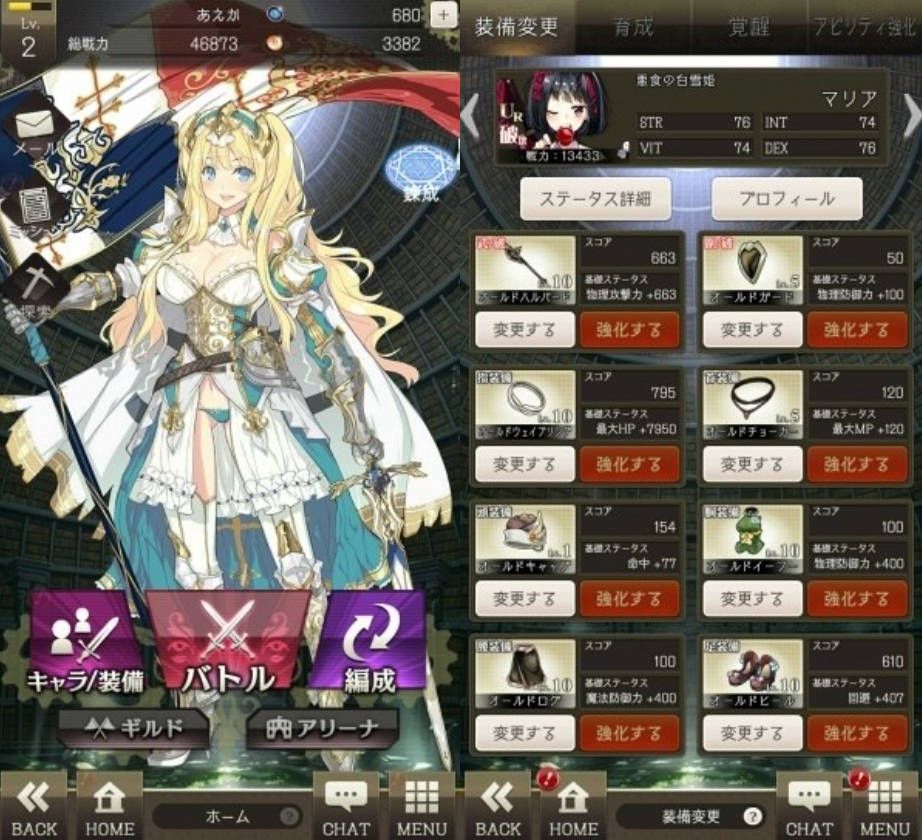Open MENU on the equipment screen bar

point(884,806)
